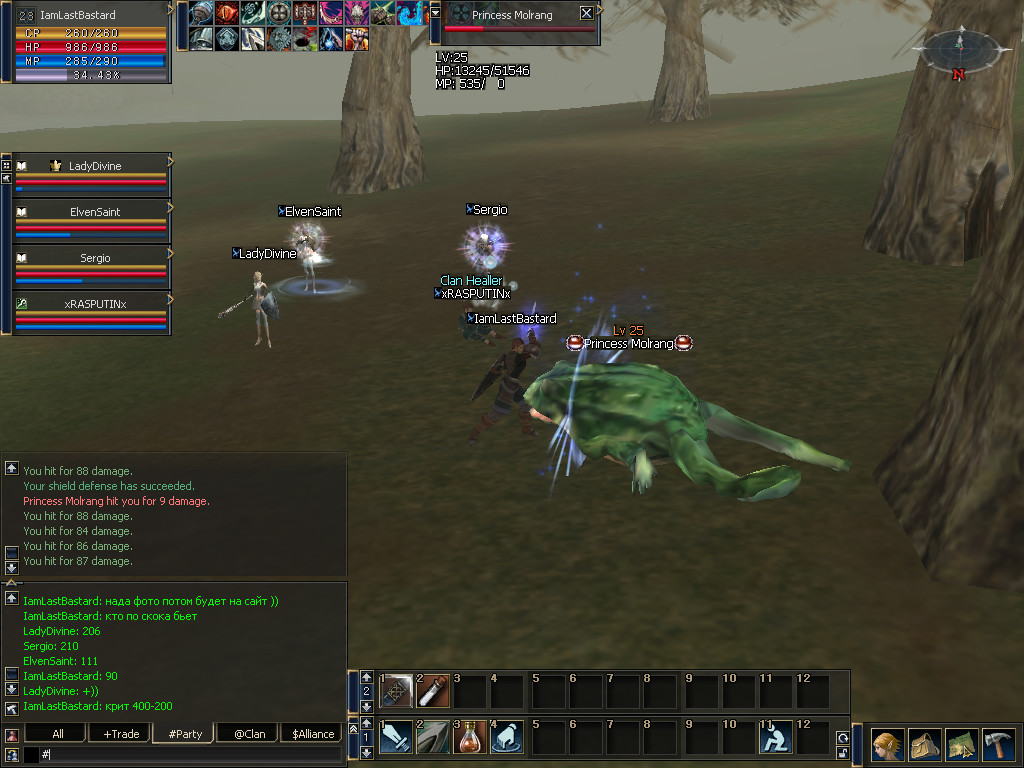This screenshot has width=1024, height=768.
Task: Switch chat to the All tab
Action: [x=57, y=734]
